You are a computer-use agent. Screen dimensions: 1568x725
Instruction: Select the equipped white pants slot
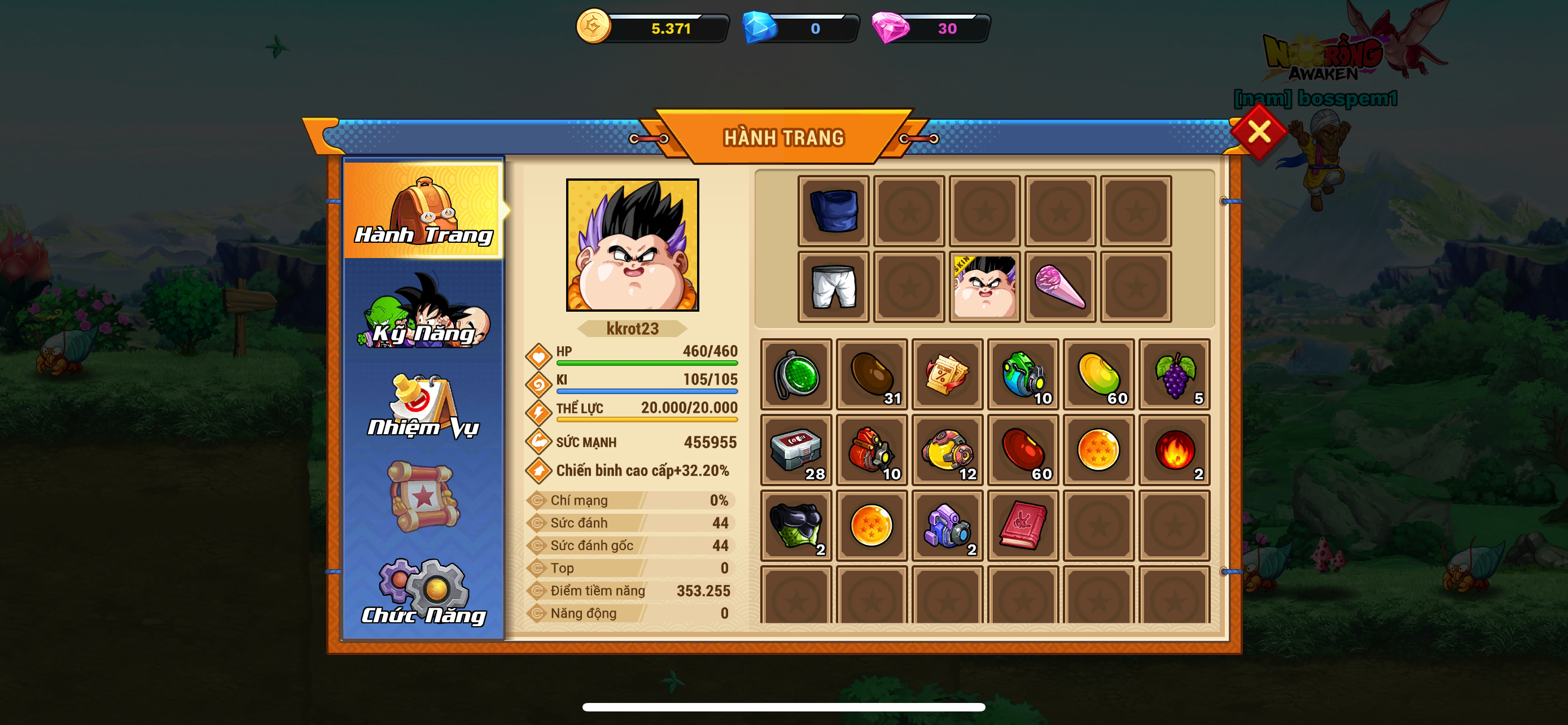(x=833, y=287)
